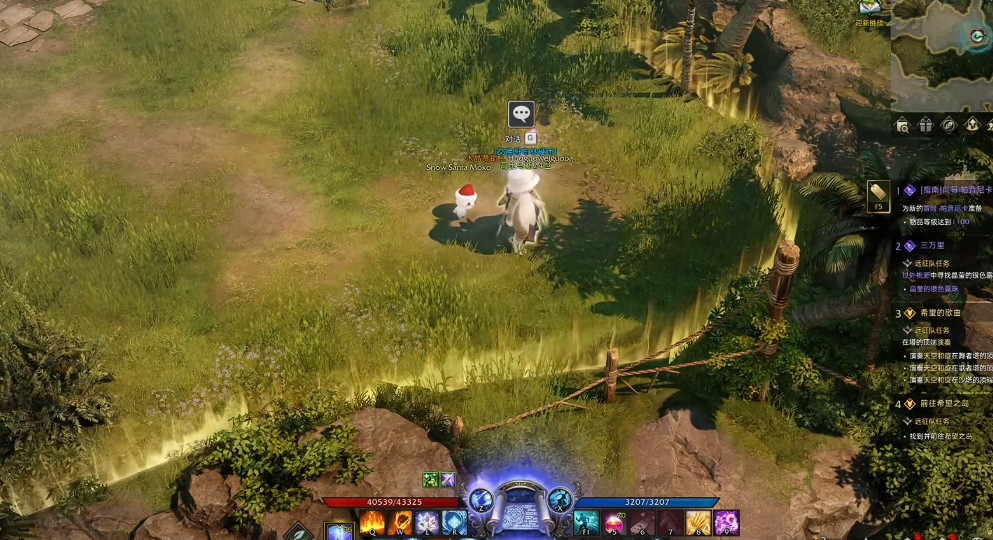
Task: Click the tag icon labeled F5
Action: pos(878,194)
